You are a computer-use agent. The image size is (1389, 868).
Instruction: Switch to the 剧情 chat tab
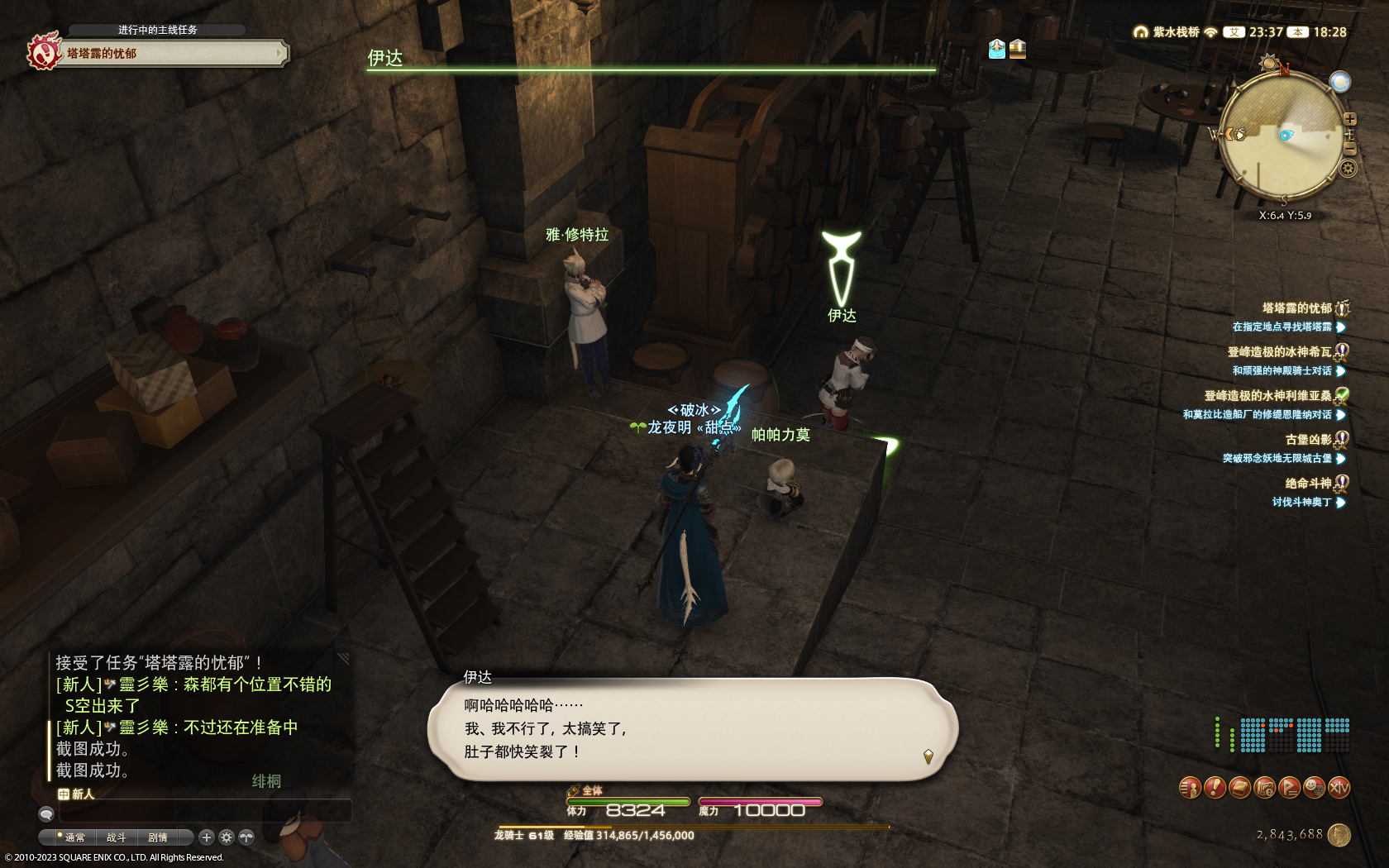coord(157,837)
